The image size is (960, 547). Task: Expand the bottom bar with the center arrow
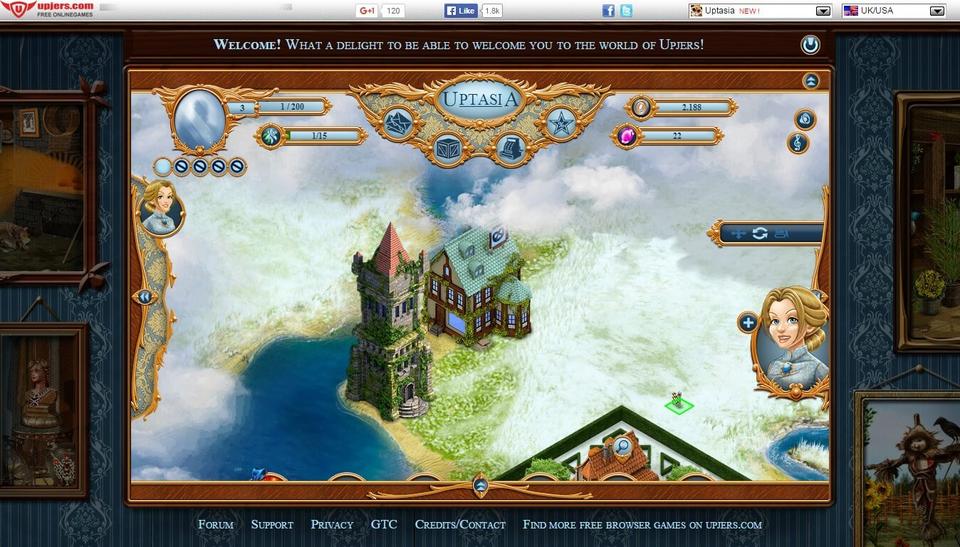click(480, 486)
